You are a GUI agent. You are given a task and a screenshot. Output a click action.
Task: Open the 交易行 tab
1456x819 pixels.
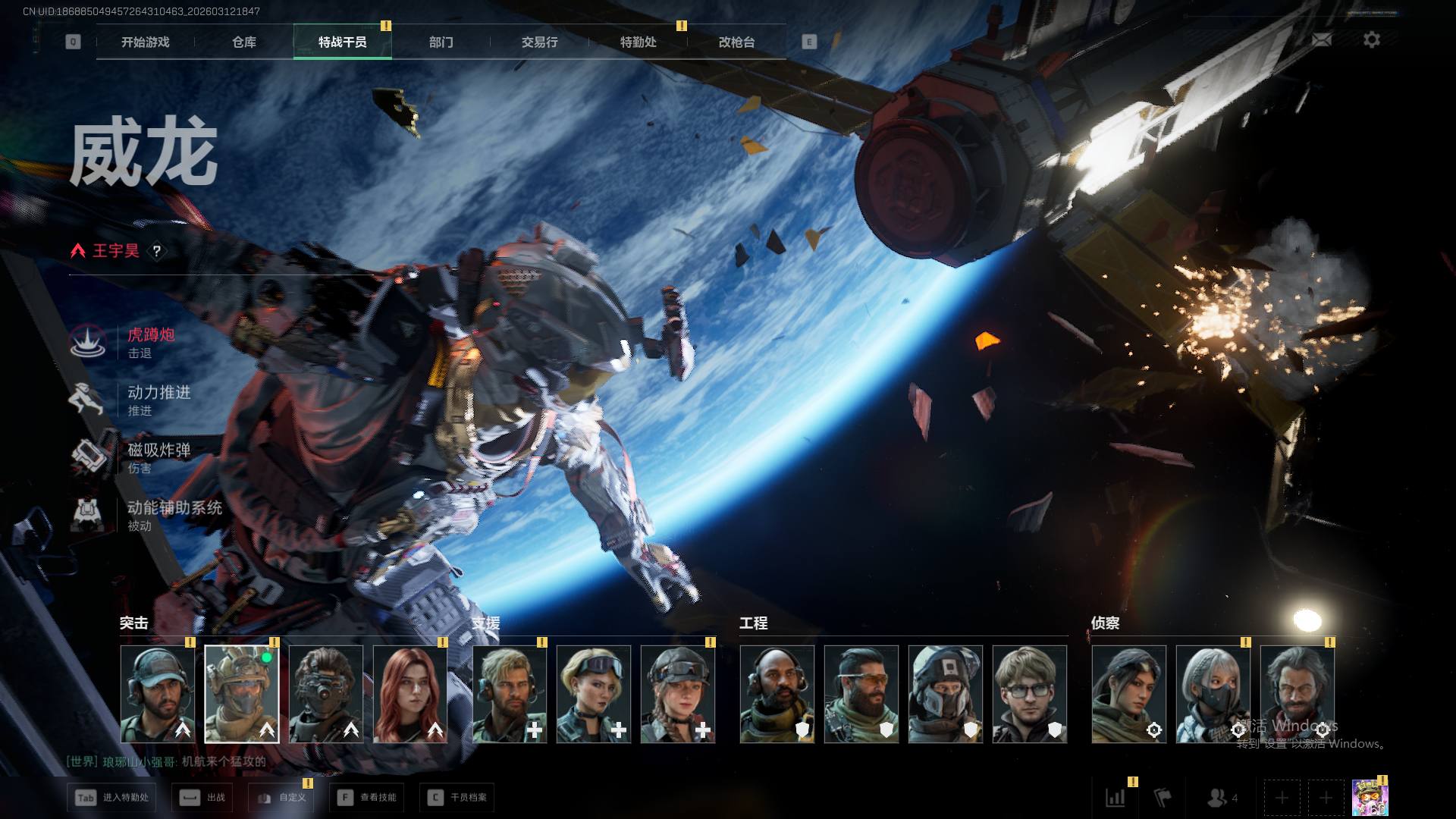(x=539, y=42)
